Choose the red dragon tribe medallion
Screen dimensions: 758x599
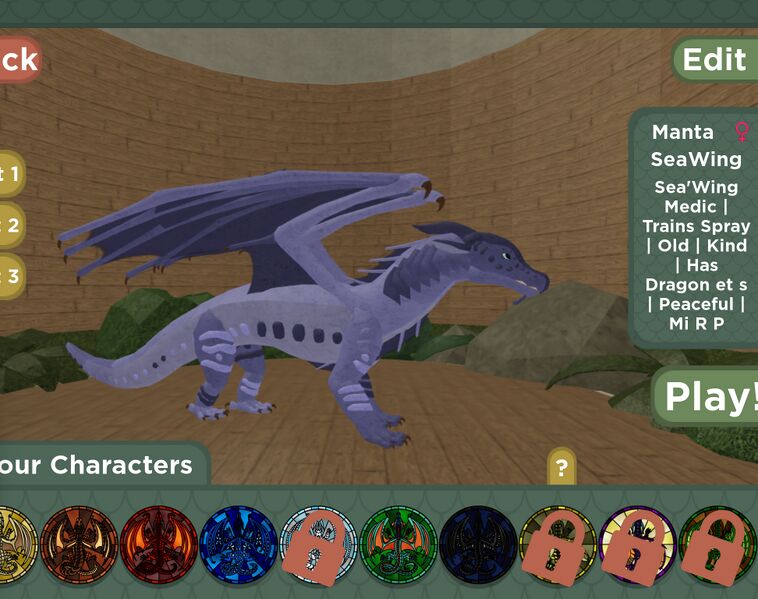159,545
